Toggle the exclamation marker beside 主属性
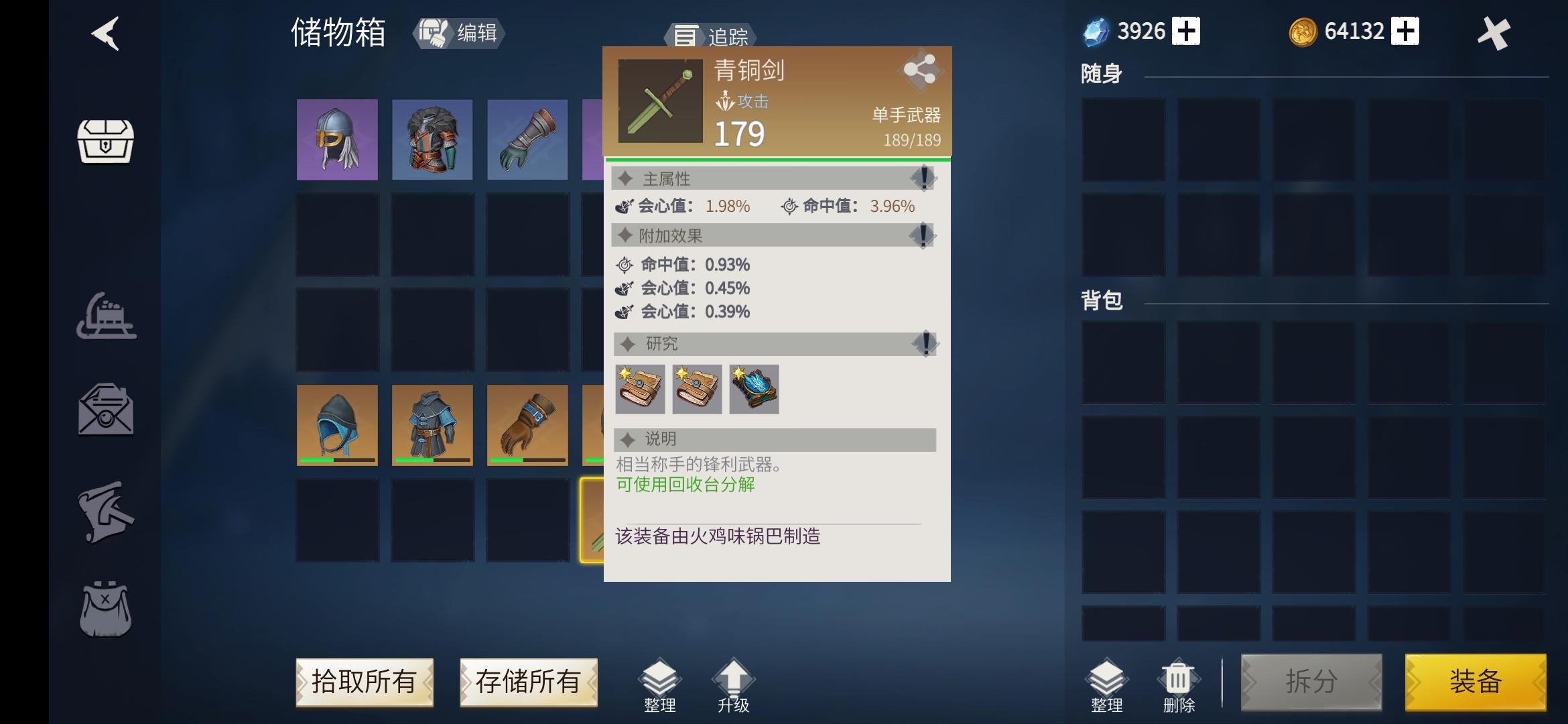This screenshot has width=1568, height=724. (x=923, y=178)
